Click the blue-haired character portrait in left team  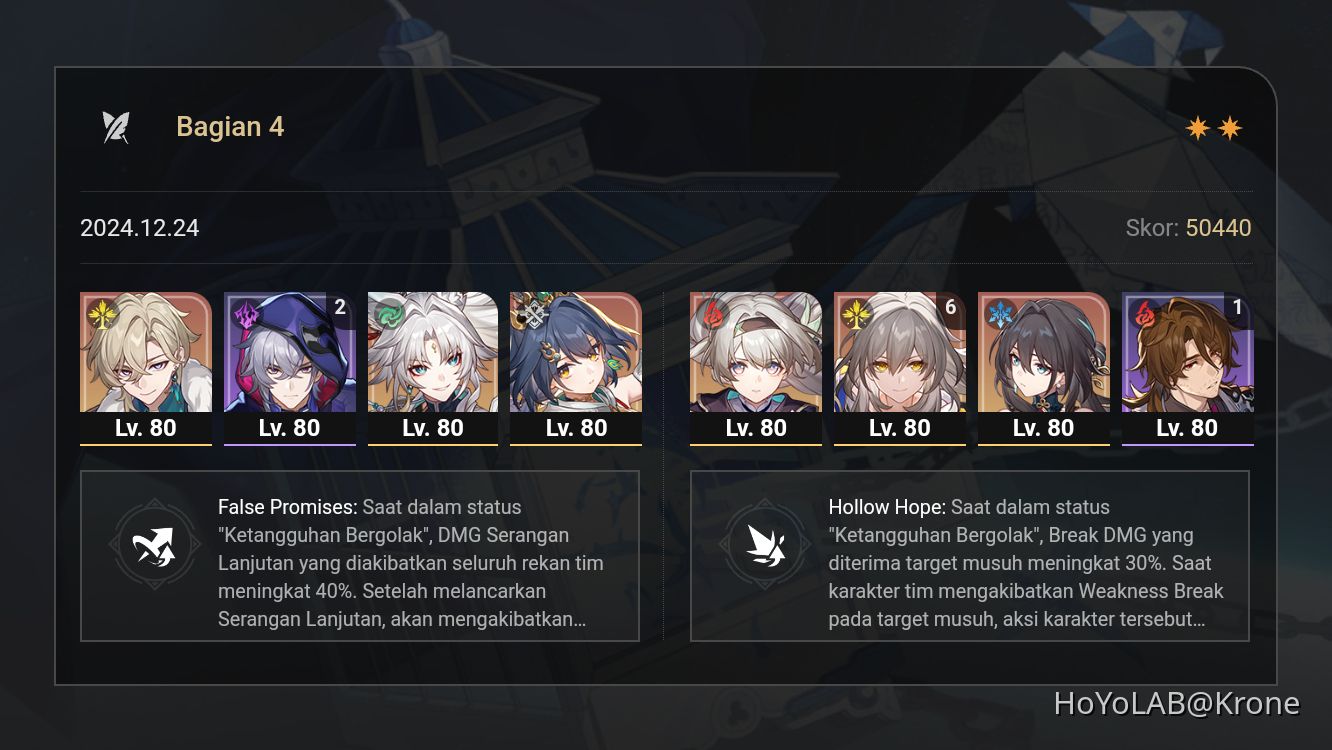pos(576,355)
